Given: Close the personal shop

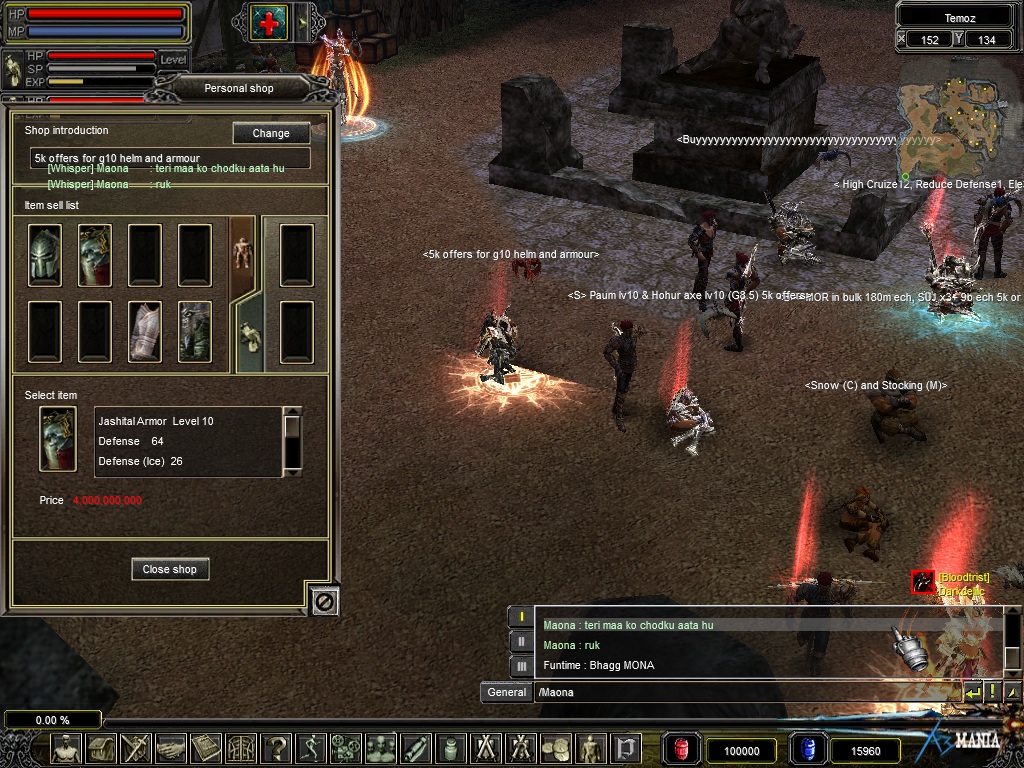Looking at the screenshot, I should pyautogui.click(x=170, y=569).
